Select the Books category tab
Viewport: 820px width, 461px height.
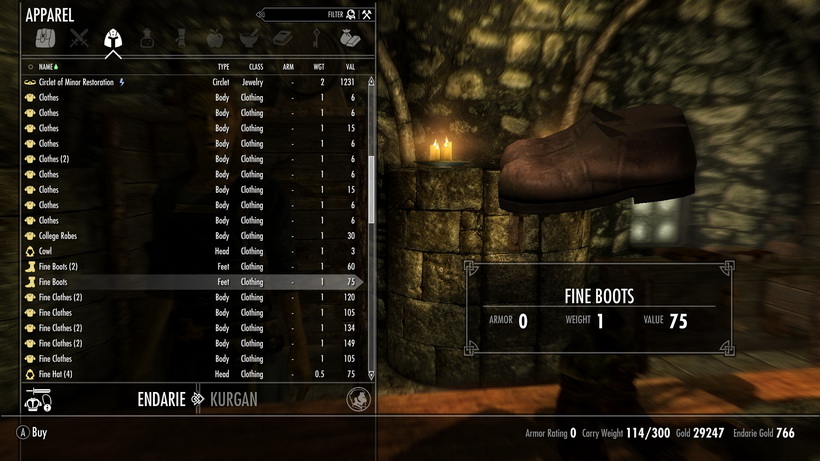[x=282, y=39]
